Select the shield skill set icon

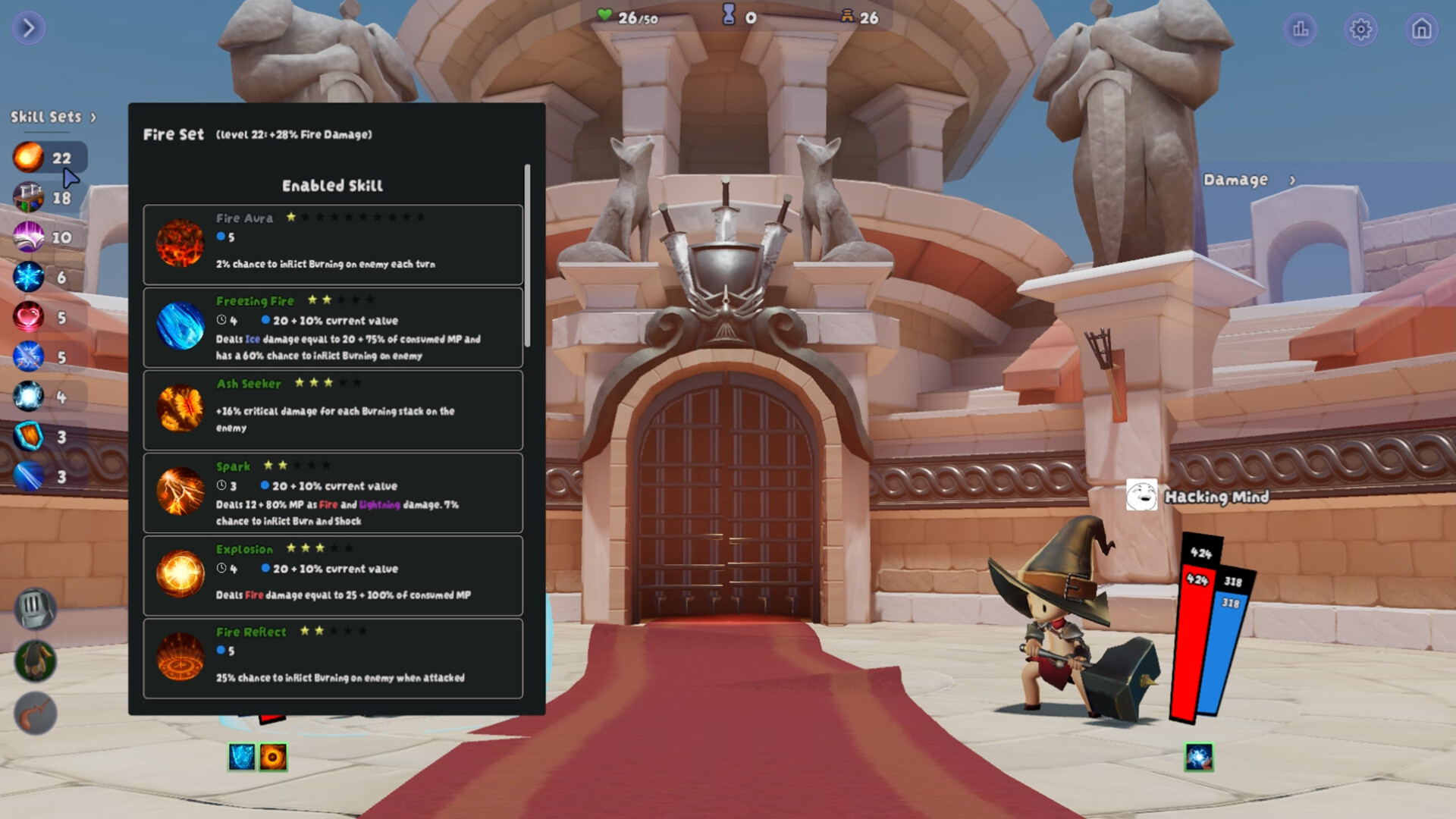click(27, 434)
